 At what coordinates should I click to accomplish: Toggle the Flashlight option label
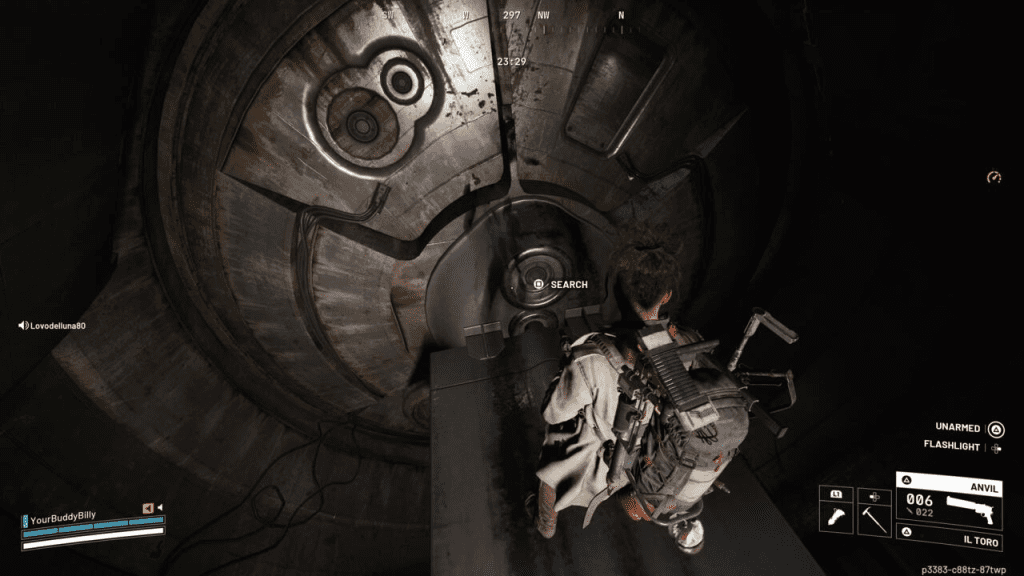(951, 446)
